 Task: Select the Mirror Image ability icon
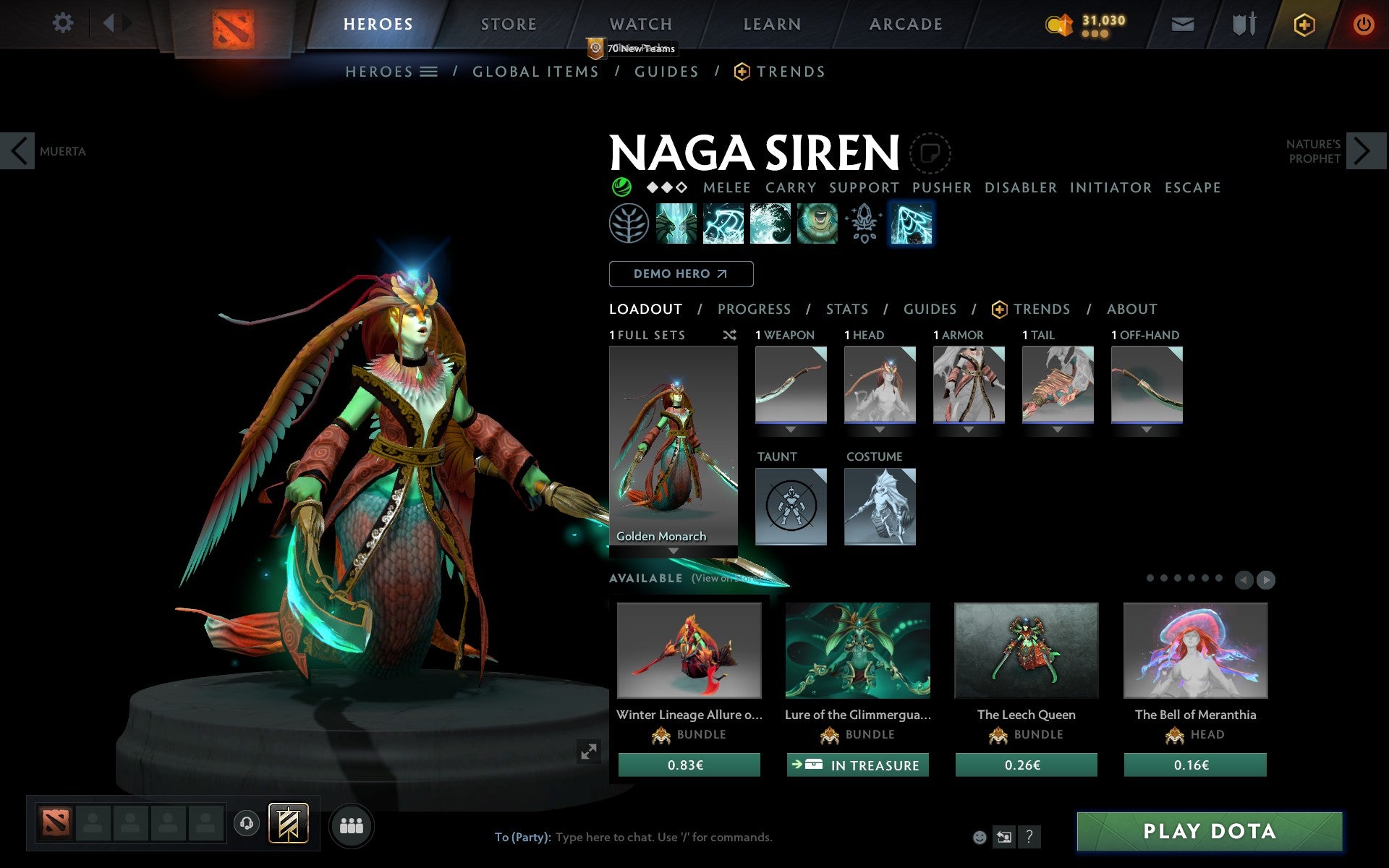(676, 223)
